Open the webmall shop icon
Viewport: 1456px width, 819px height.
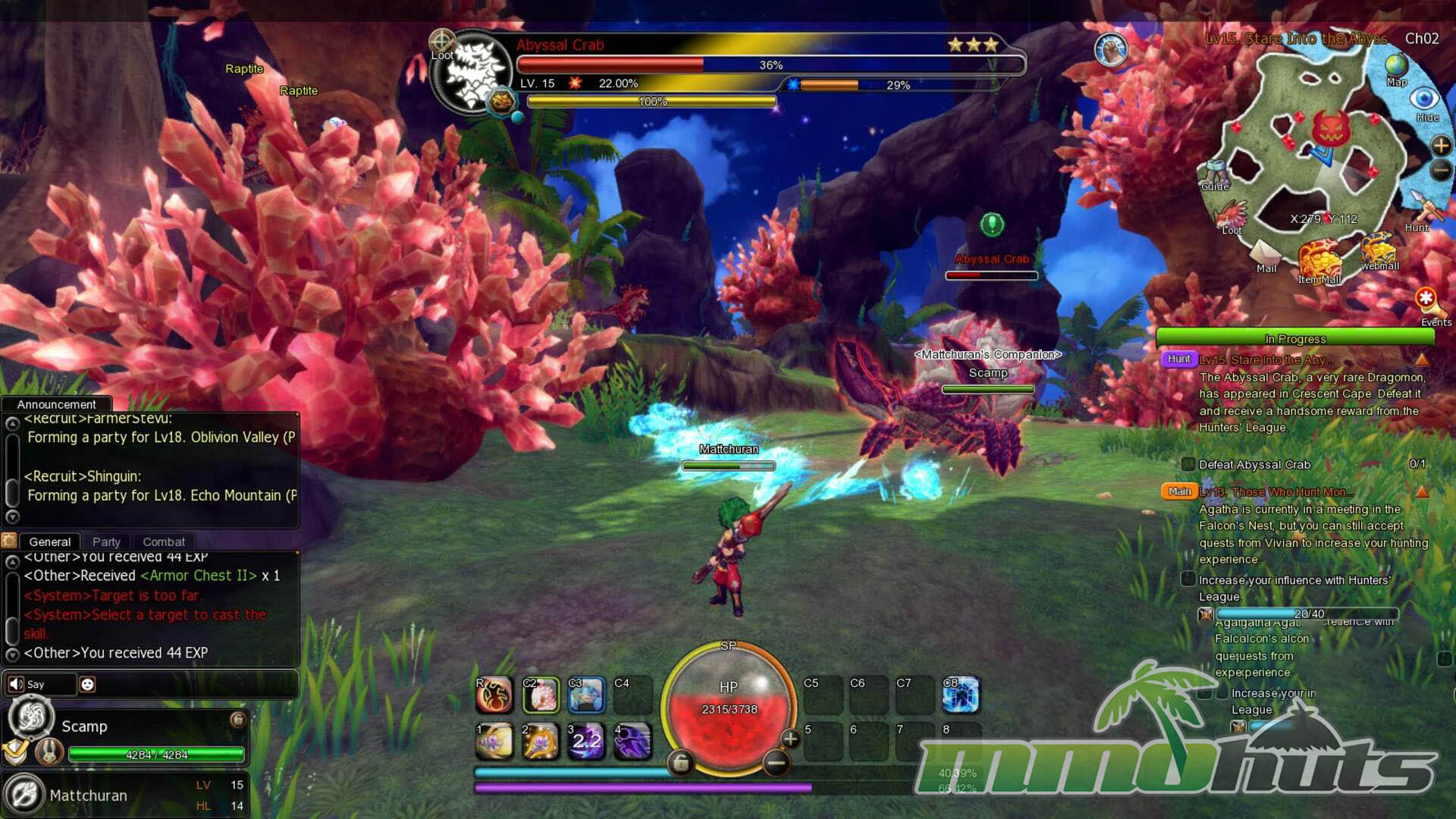[x=1379, y=249]
